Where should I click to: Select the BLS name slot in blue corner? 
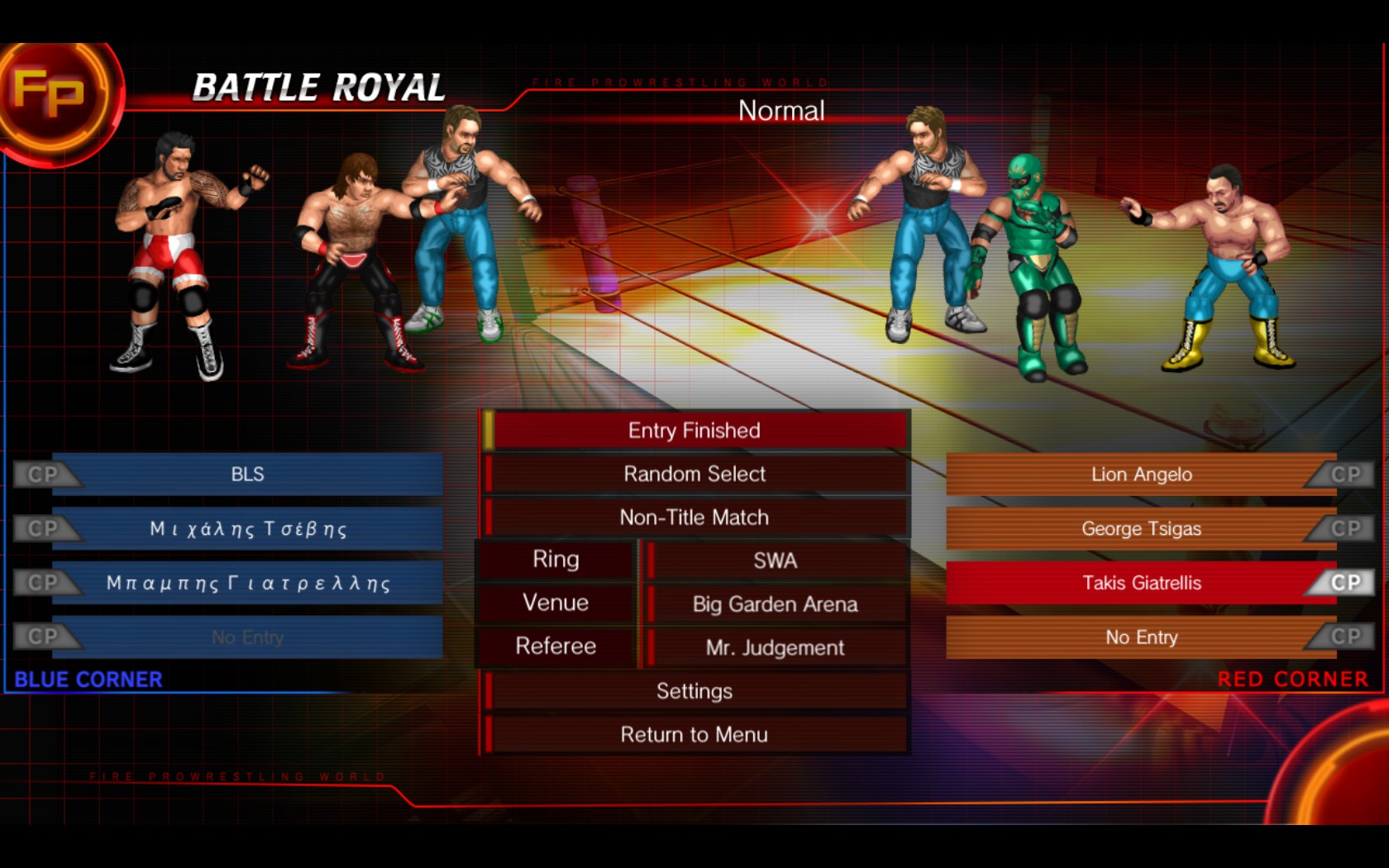tap(246, 474)
